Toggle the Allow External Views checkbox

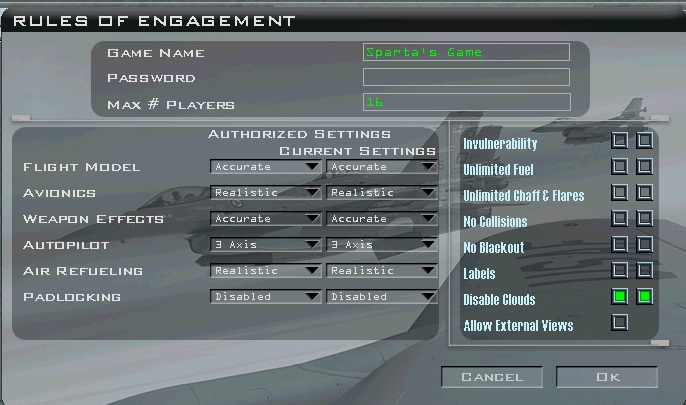point(620,322)
